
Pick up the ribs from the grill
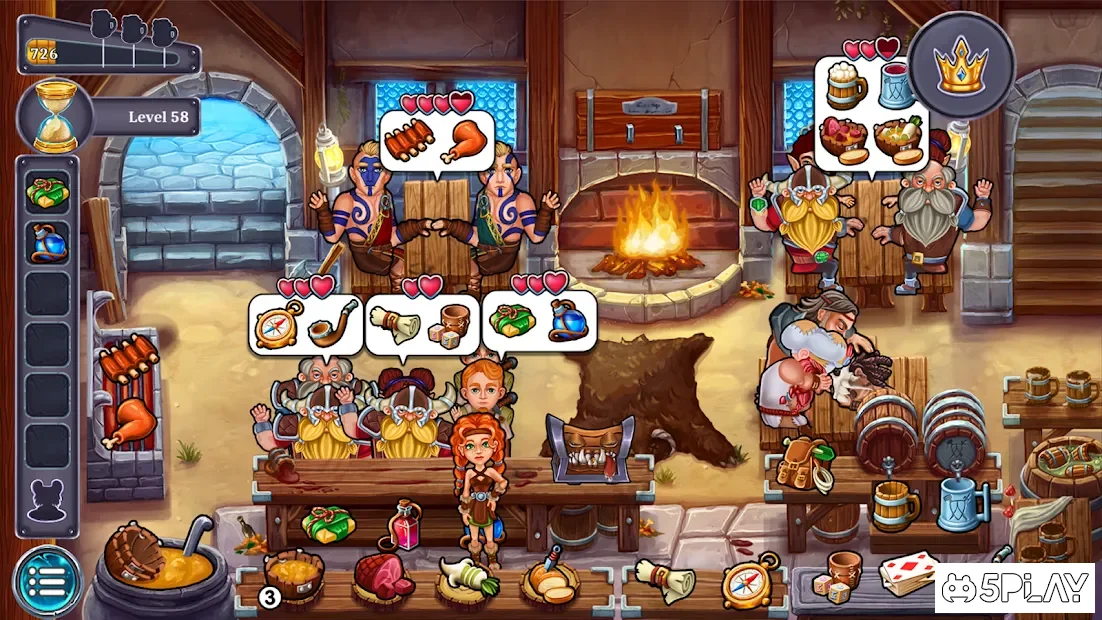click(128, 359)
